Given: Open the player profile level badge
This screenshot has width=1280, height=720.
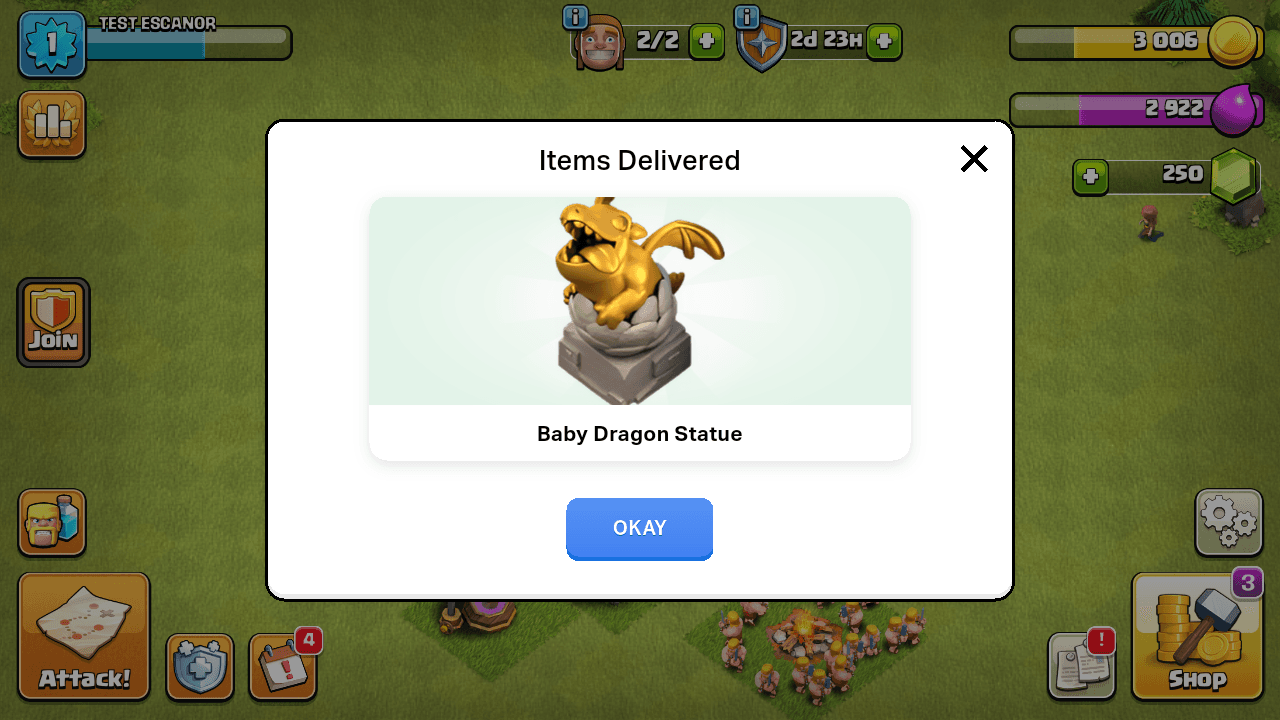Looking at the screenshot, I should coord(51,44).
